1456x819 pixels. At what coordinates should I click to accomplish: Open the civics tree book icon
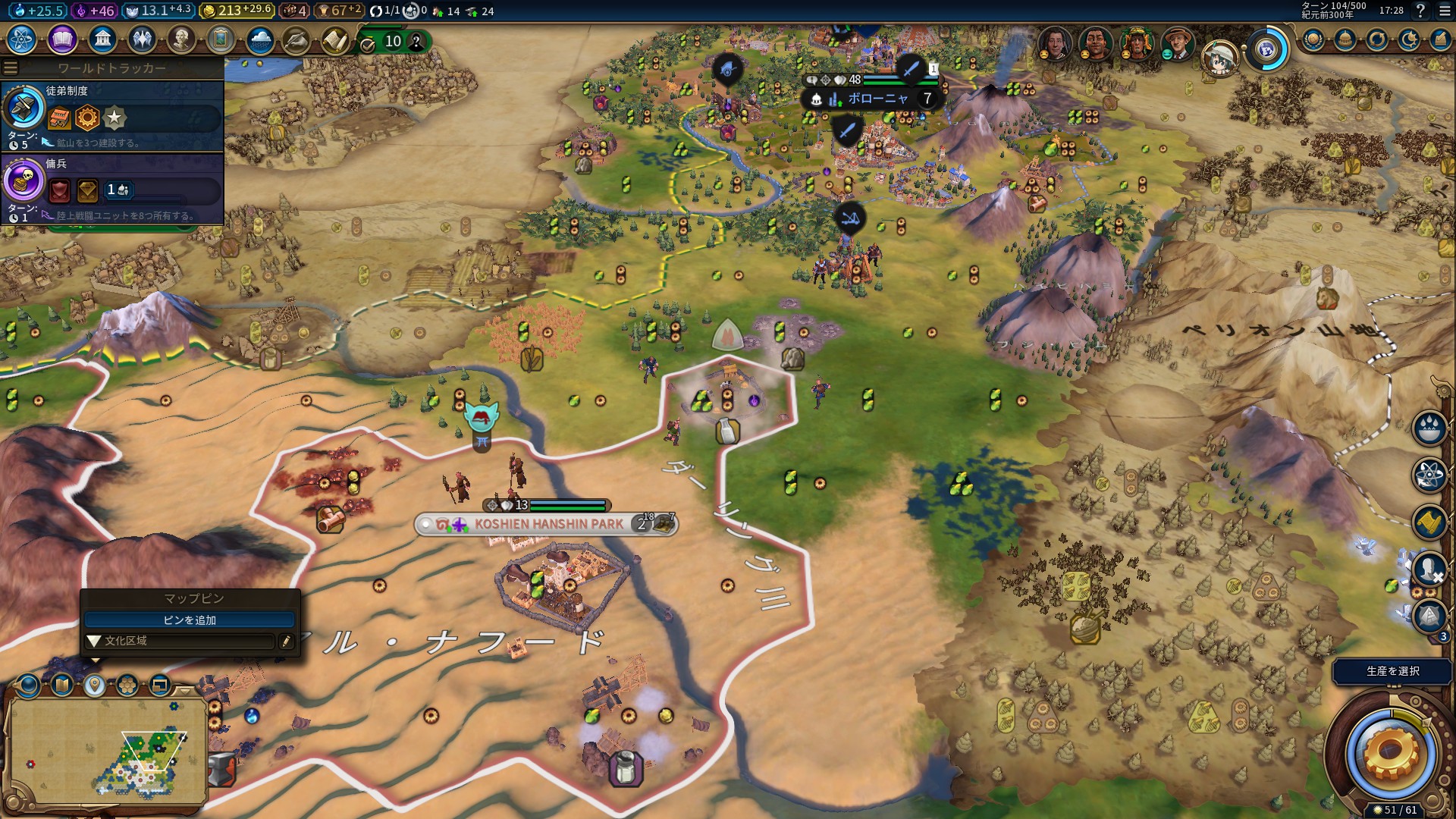[62, 39]
